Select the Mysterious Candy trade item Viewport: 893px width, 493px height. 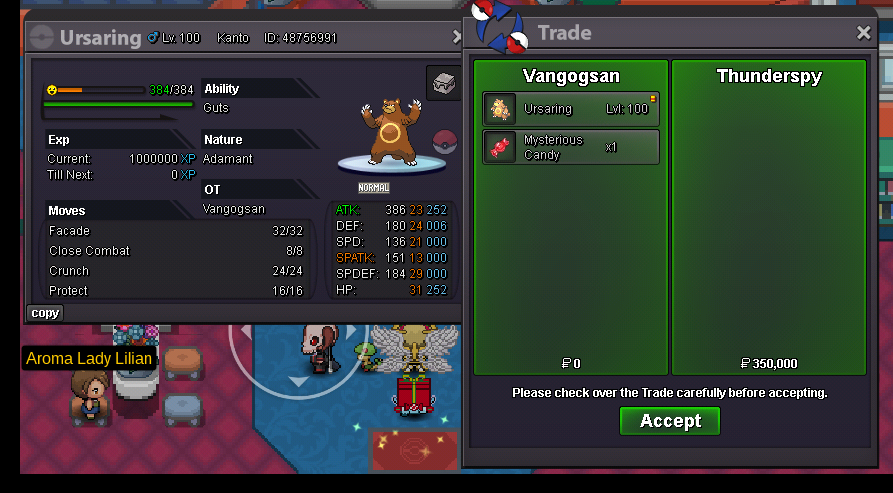[571, 147]
